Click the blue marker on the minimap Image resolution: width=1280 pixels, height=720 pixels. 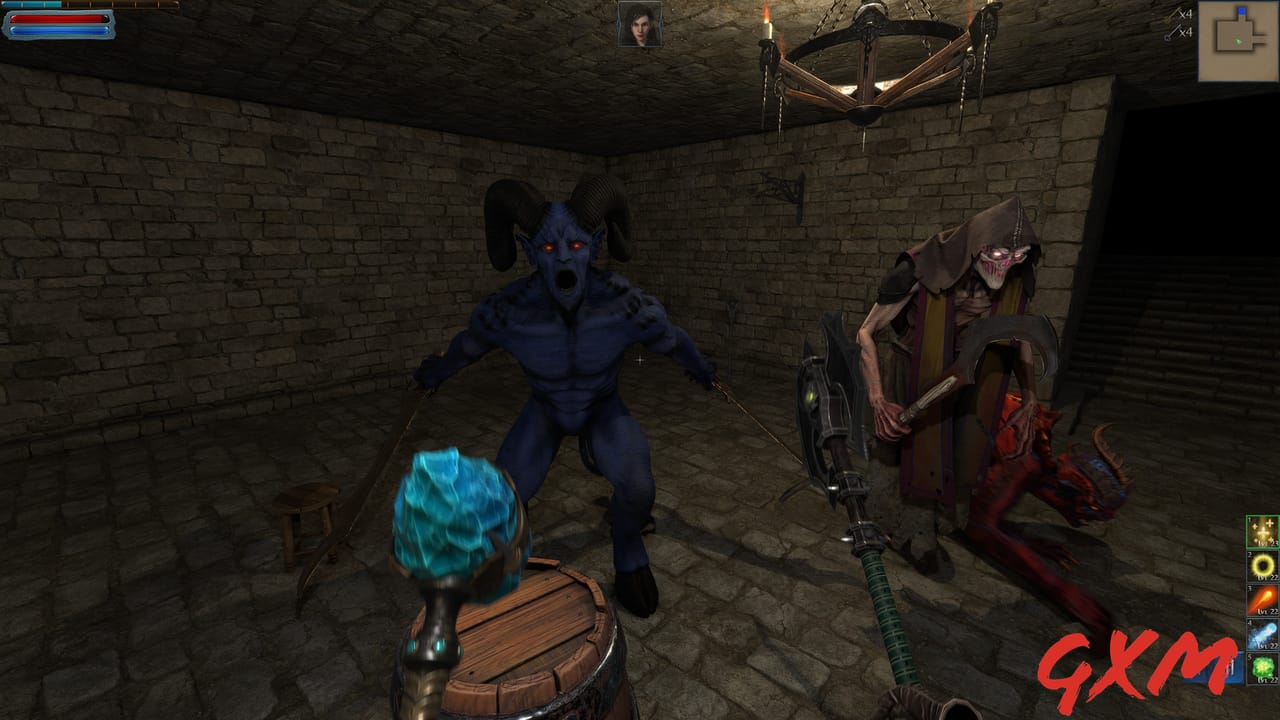tap(1242, 11)
